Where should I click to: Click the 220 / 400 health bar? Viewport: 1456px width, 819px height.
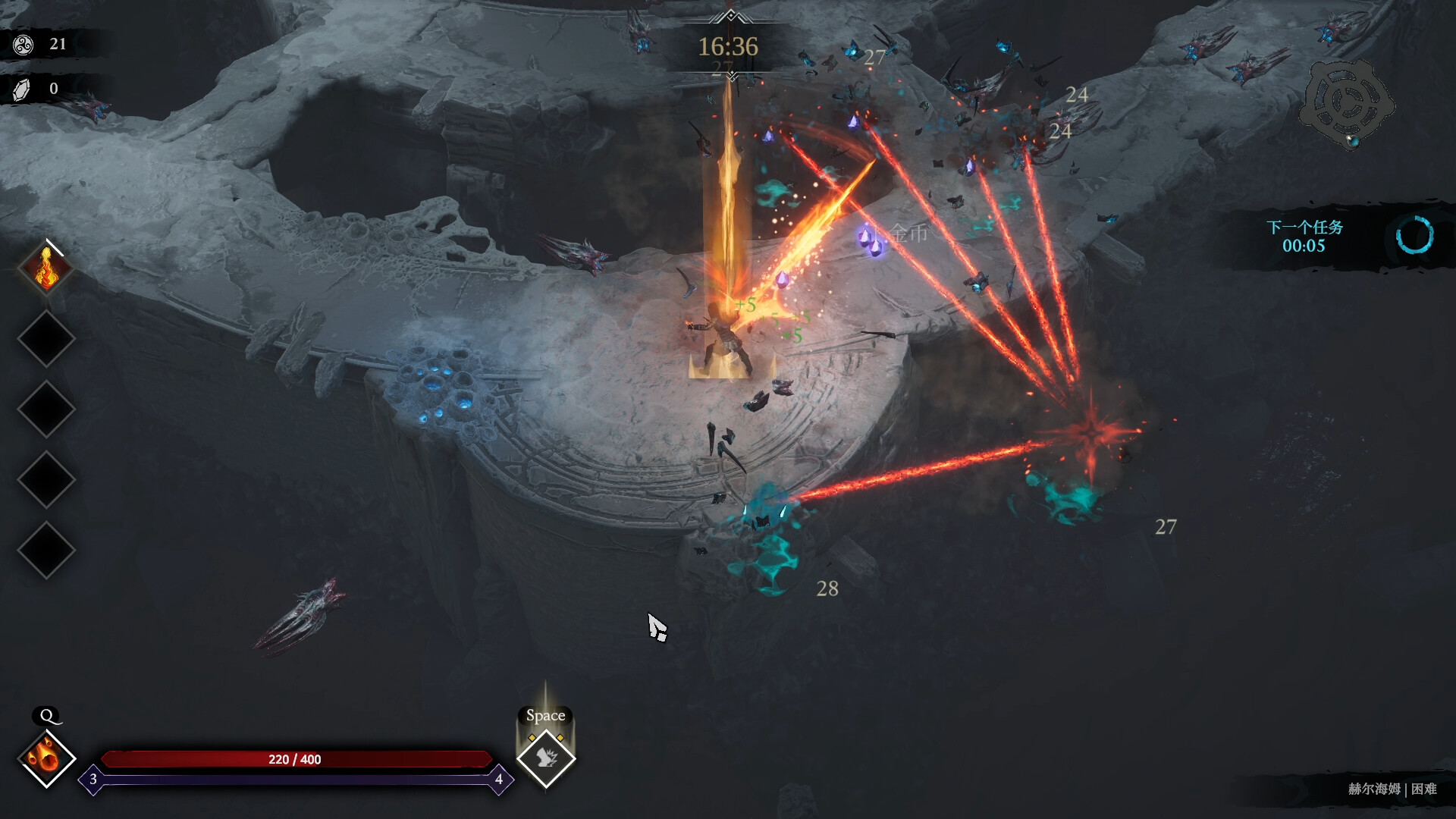point(296,759)
